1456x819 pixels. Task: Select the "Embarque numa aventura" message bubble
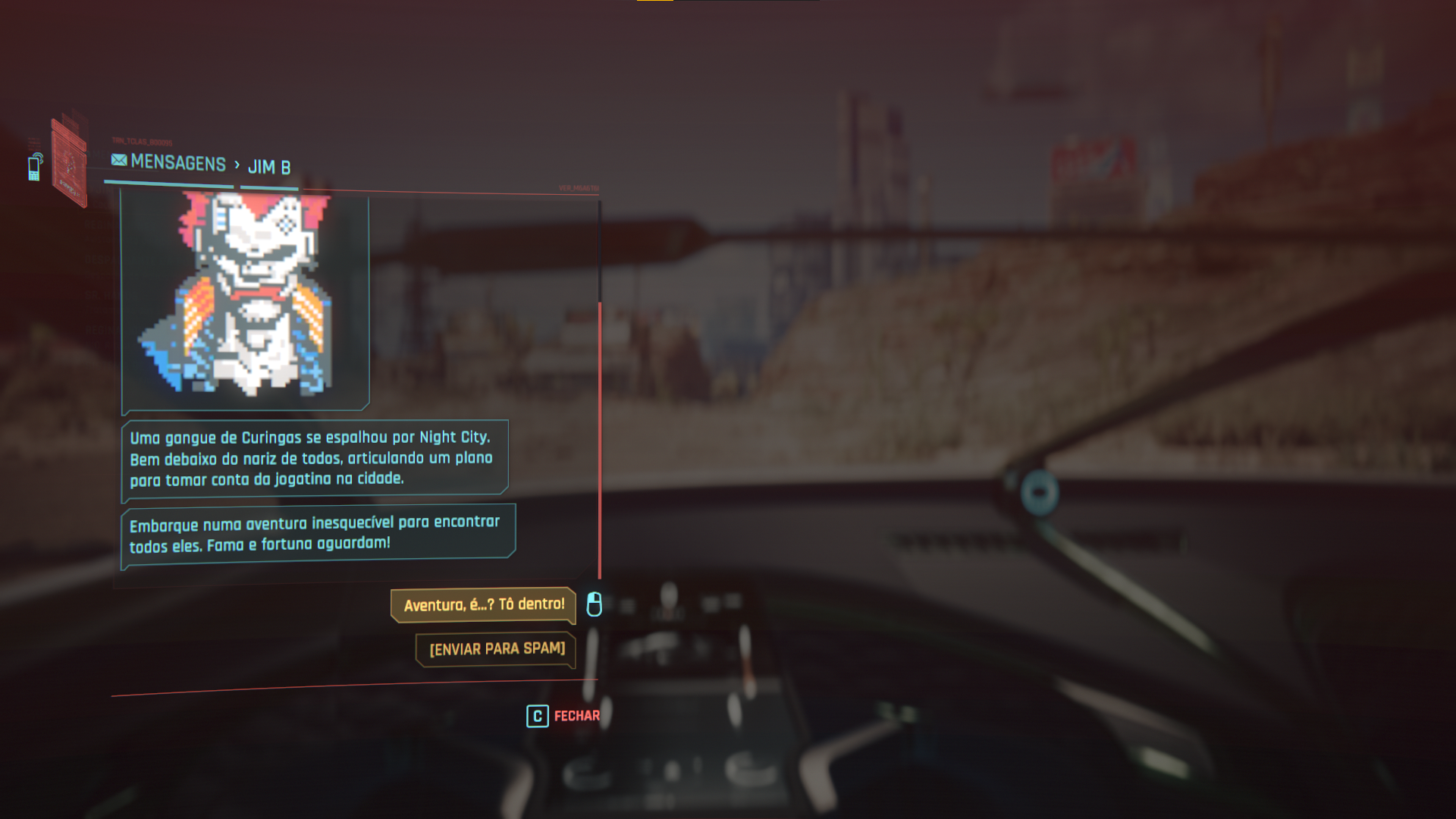click(x=317, y=534)
